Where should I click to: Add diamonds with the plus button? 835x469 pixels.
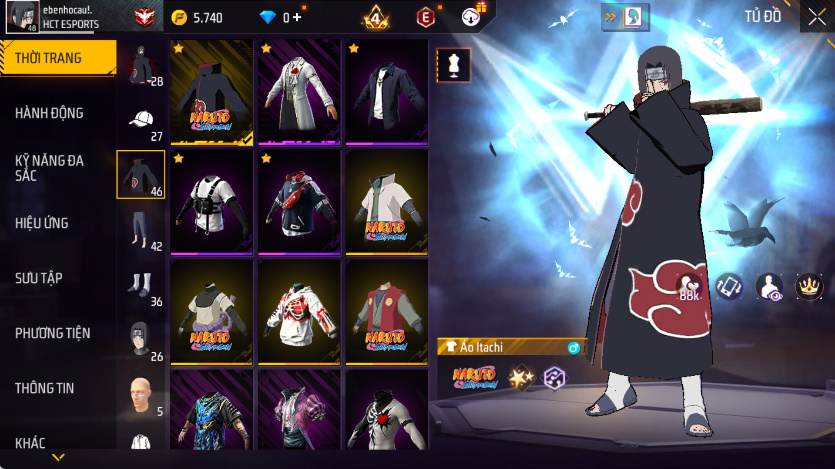297,17
